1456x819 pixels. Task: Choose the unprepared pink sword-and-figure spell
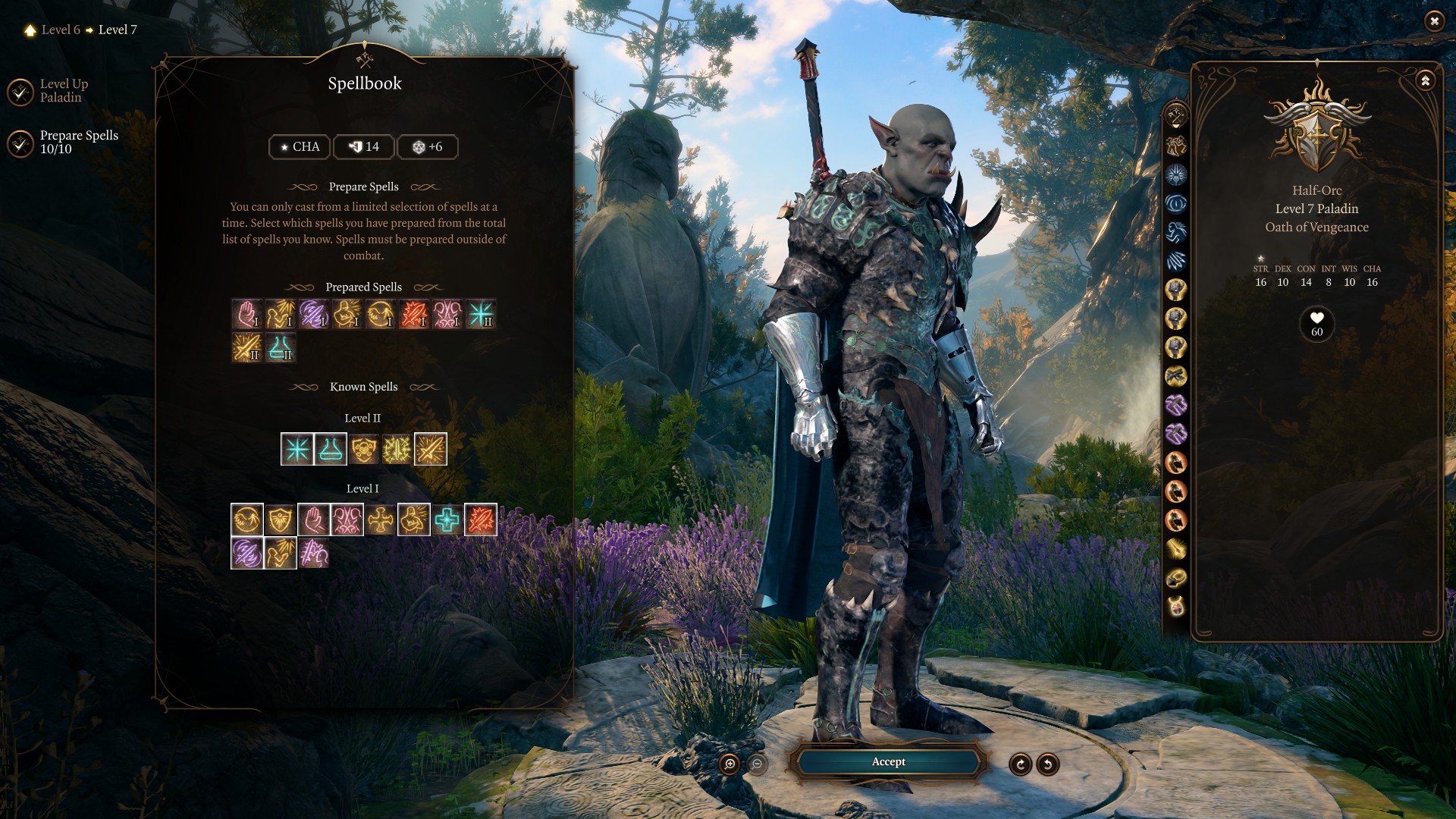point(314,554)
